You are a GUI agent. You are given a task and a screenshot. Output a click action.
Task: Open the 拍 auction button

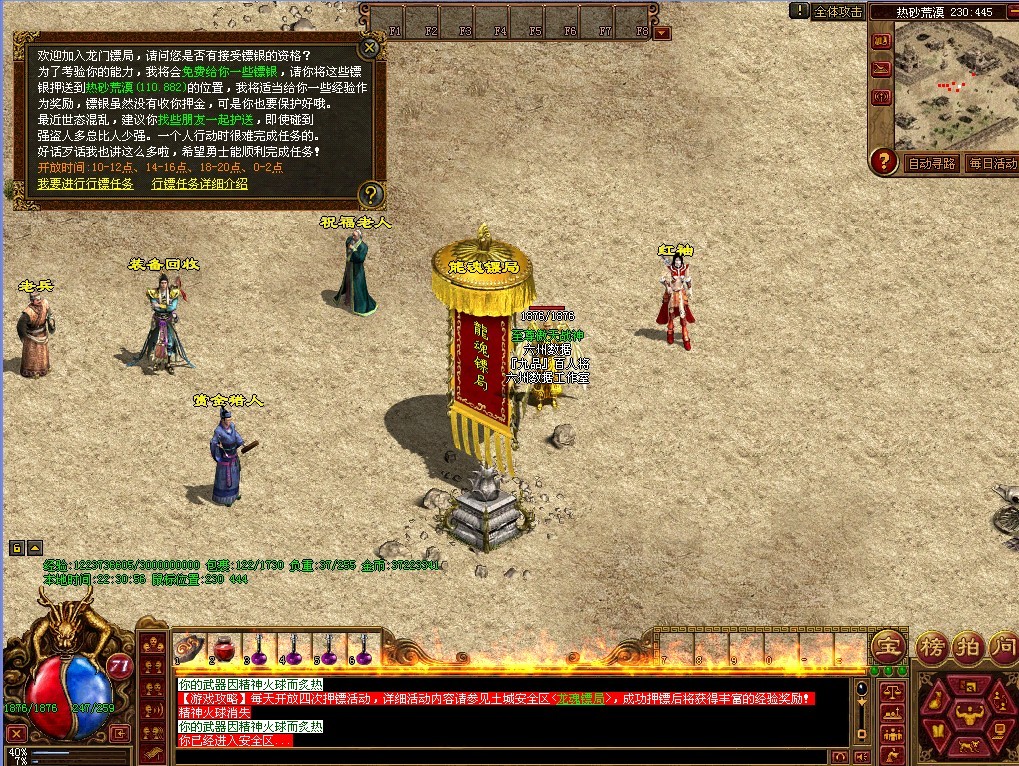(x=968, y=646)
